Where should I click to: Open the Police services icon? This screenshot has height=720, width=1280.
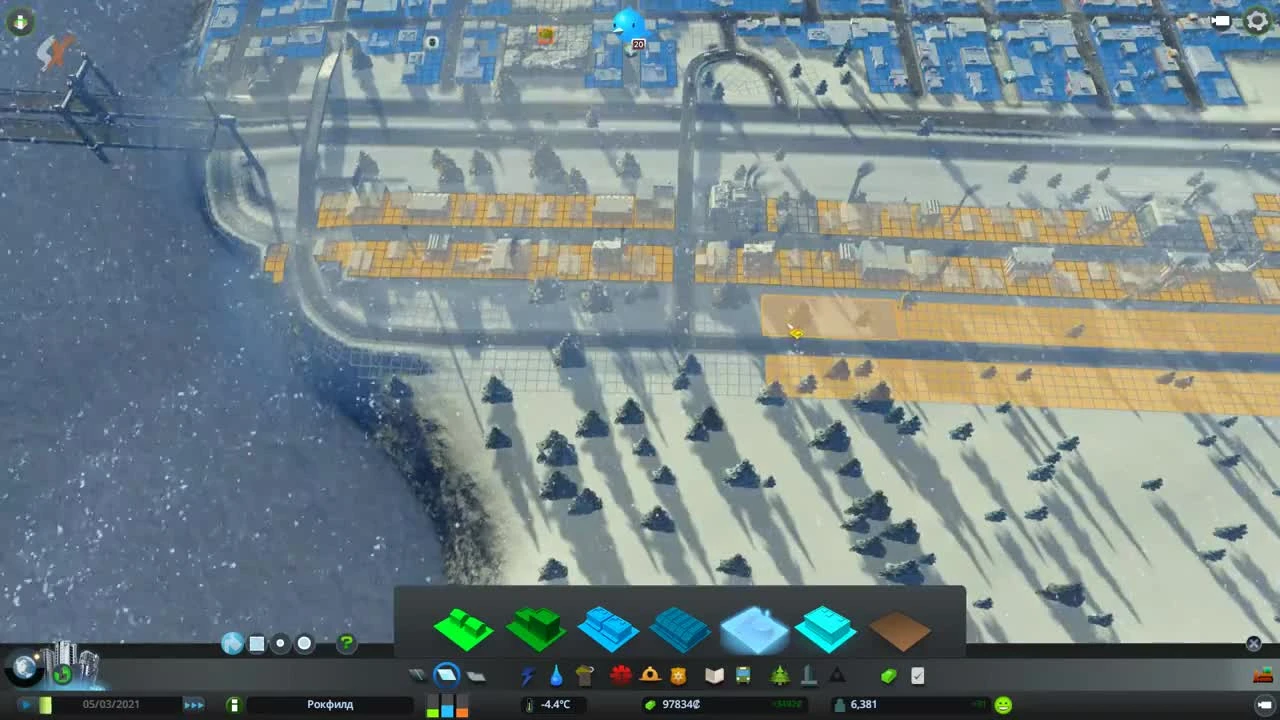678,676
